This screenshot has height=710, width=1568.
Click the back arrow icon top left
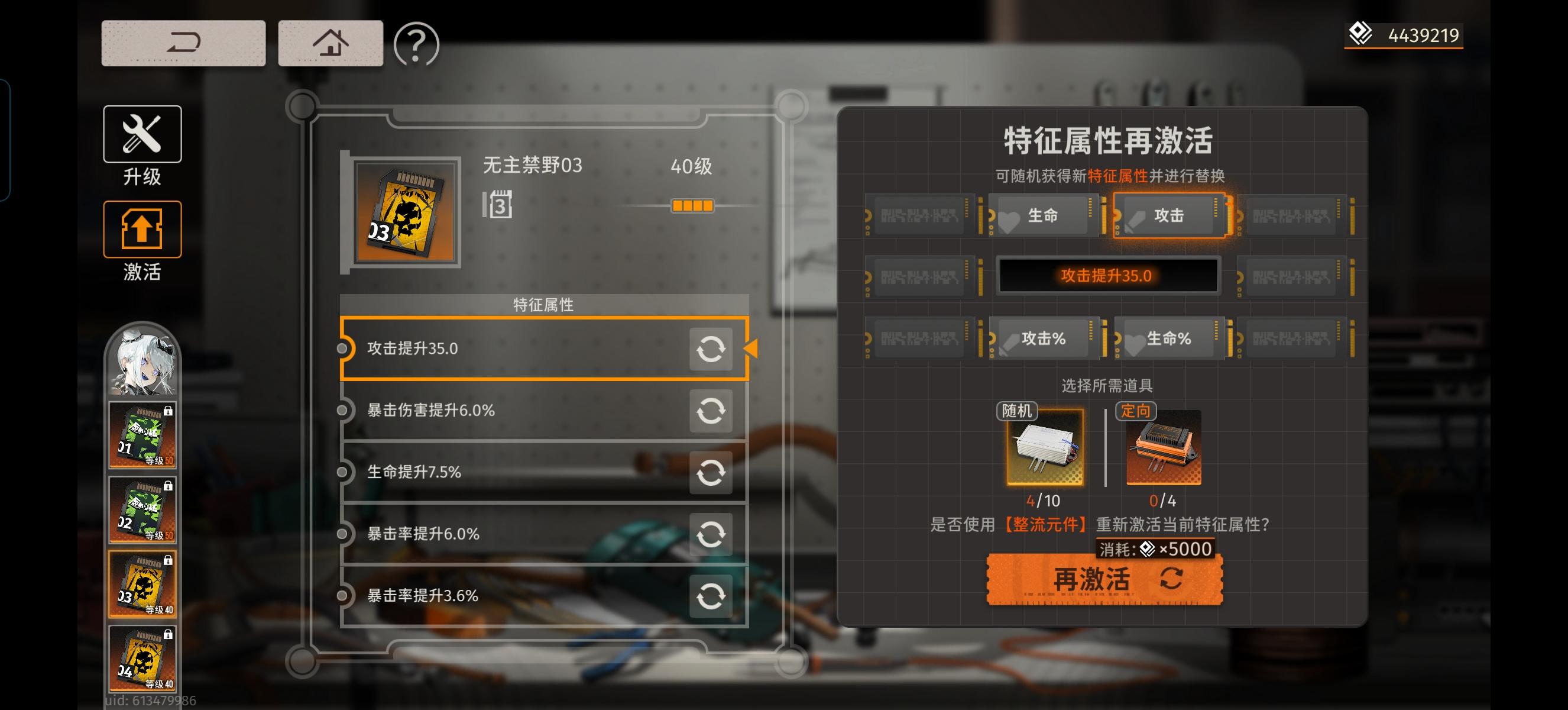point(183,43)
